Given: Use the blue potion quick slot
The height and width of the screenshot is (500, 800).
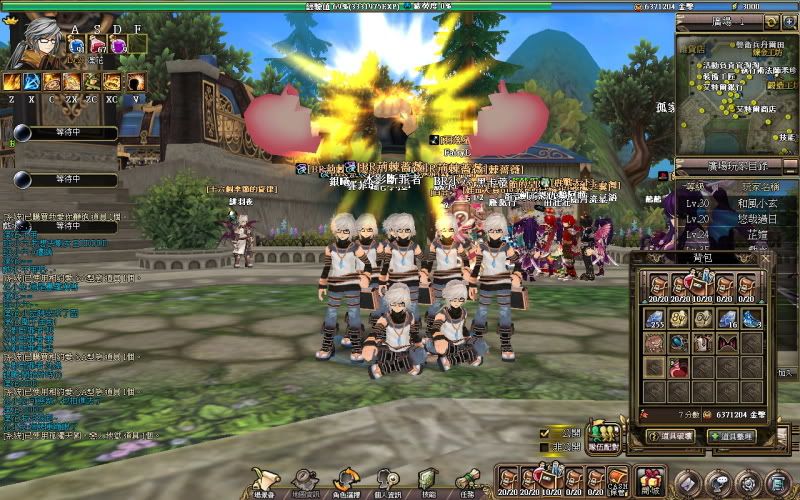Looking at the screenshot, I should coord(76,45).
